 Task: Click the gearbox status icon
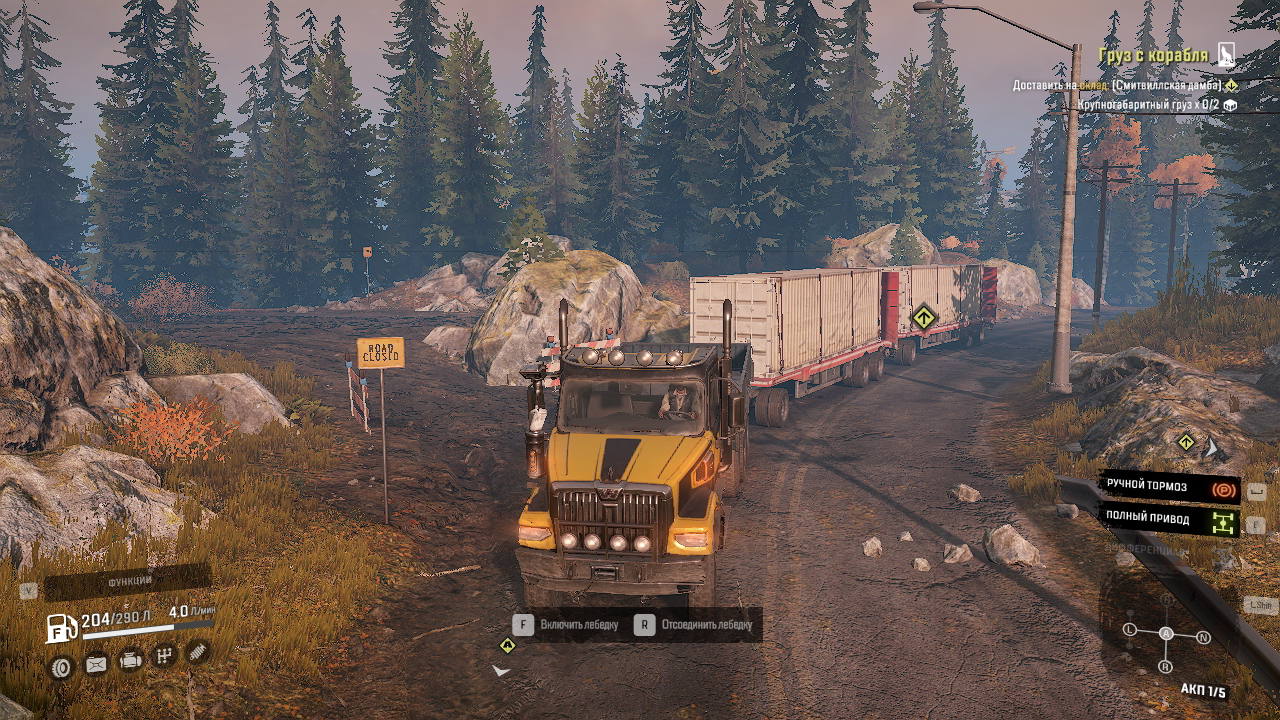pos(164,657)
